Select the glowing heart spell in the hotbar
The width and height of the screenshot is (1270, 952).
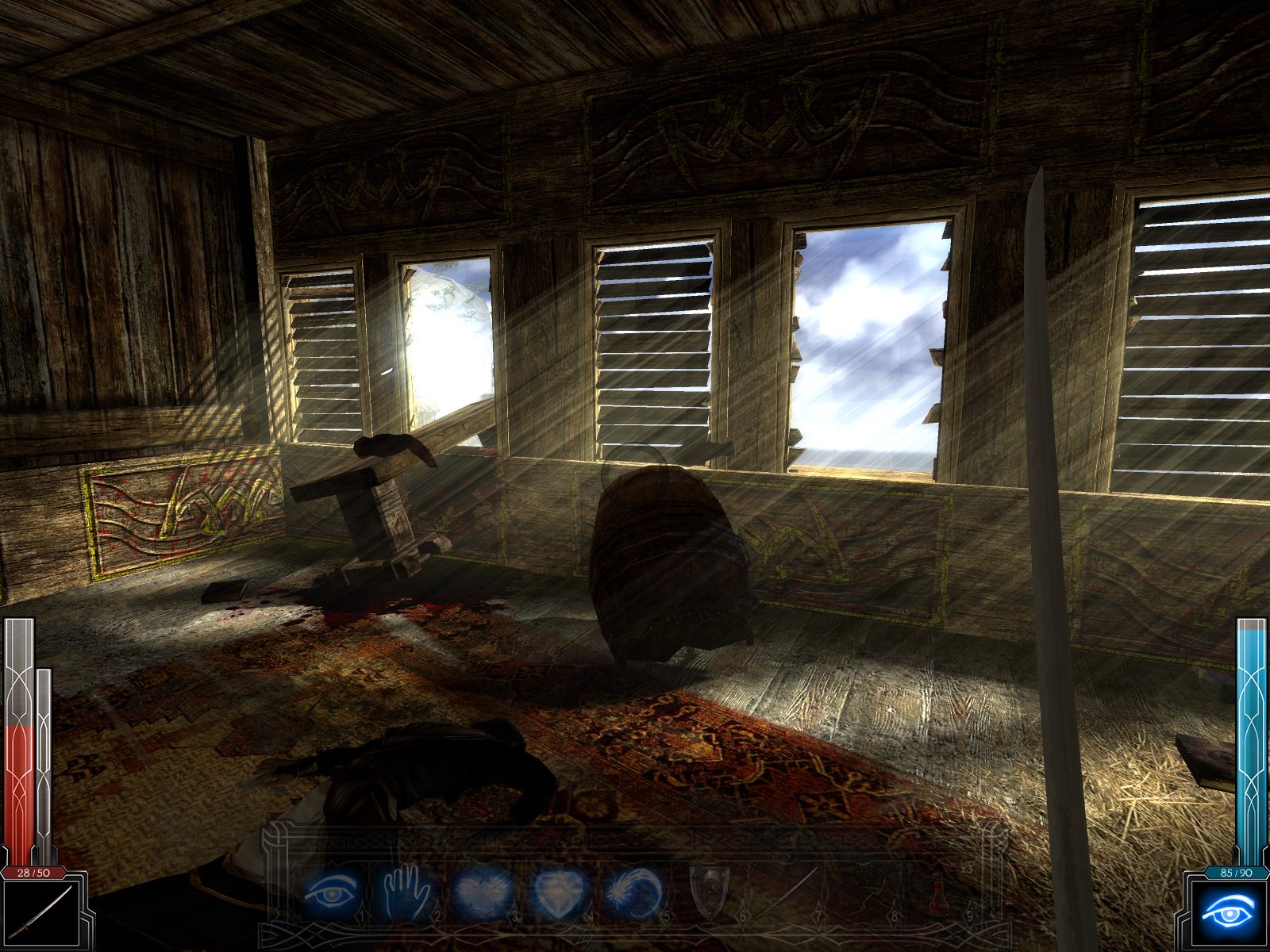click(x=560, y=892)
